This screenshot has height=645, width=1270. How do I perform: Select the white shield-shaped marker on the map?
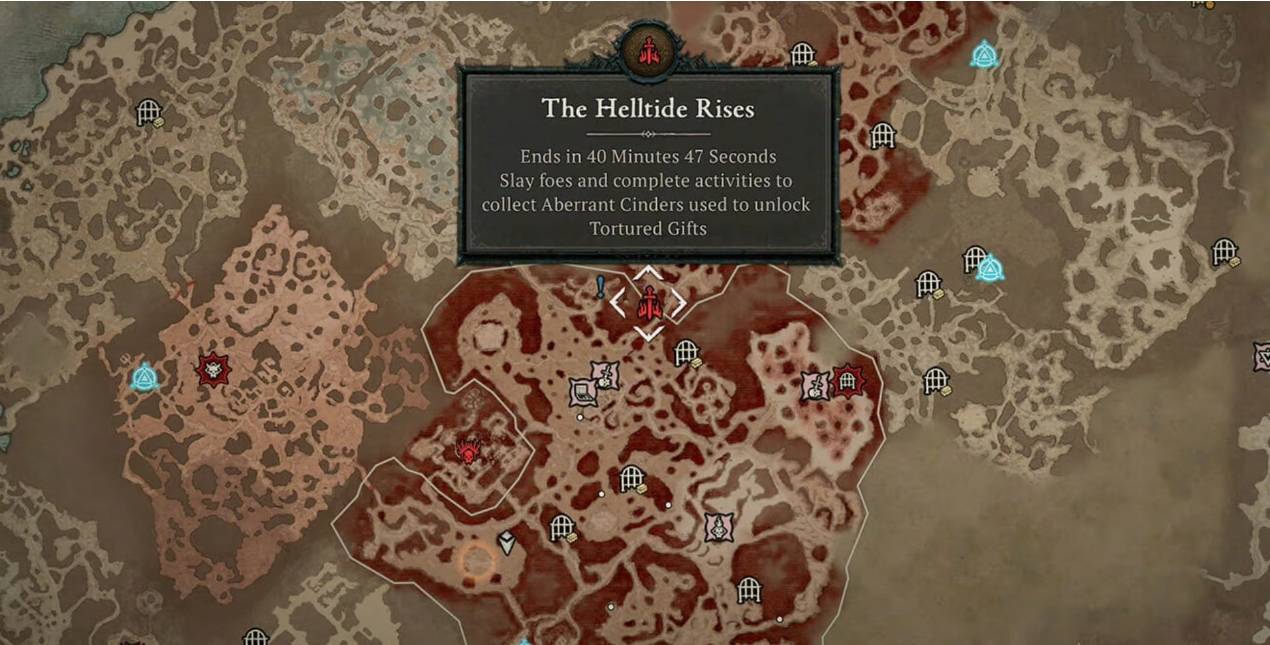click(507, 542)
